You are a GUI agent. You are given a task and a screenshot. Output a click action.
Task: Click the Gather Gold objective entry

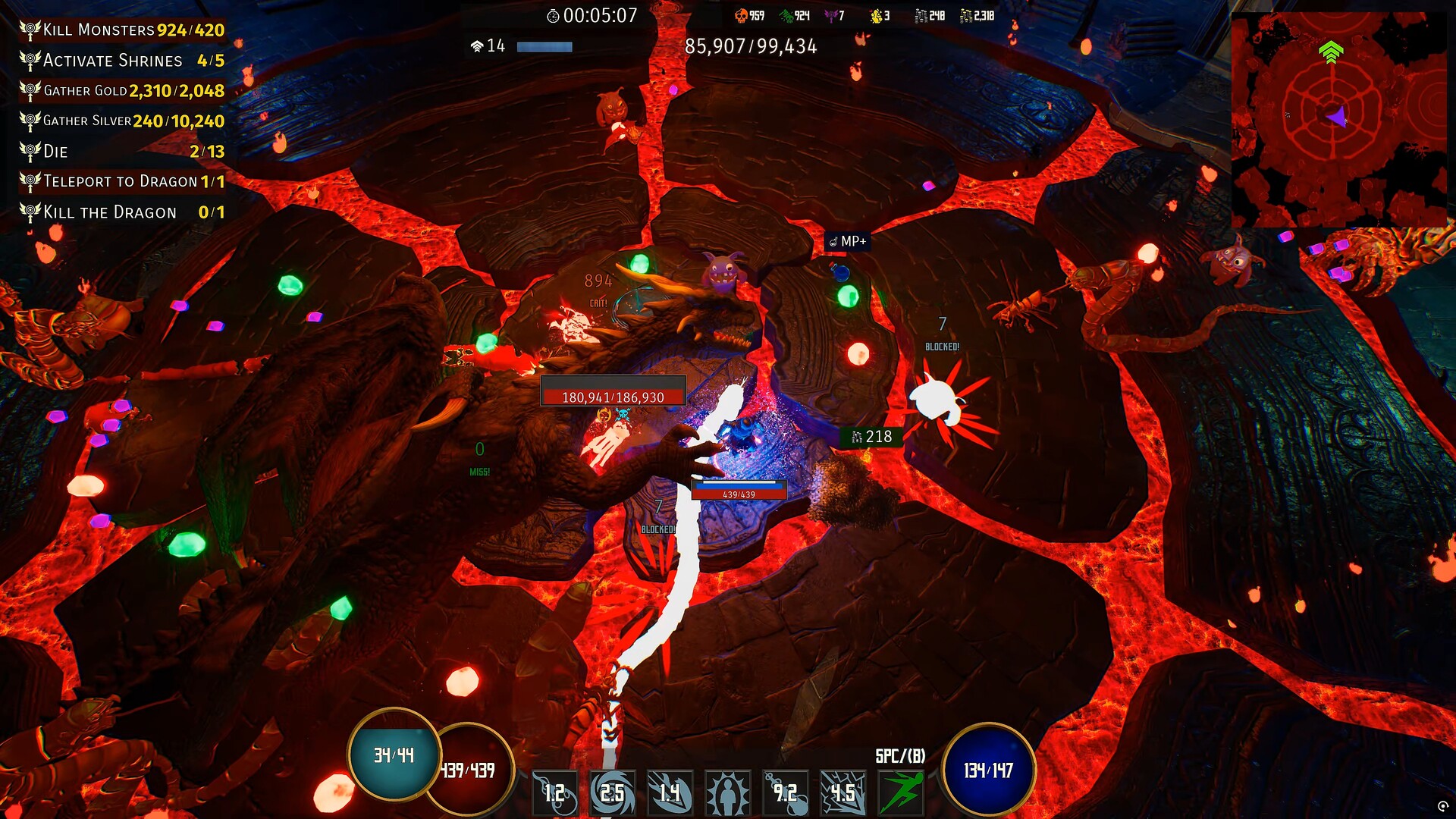pyautogui.click(x=121, y=91)
